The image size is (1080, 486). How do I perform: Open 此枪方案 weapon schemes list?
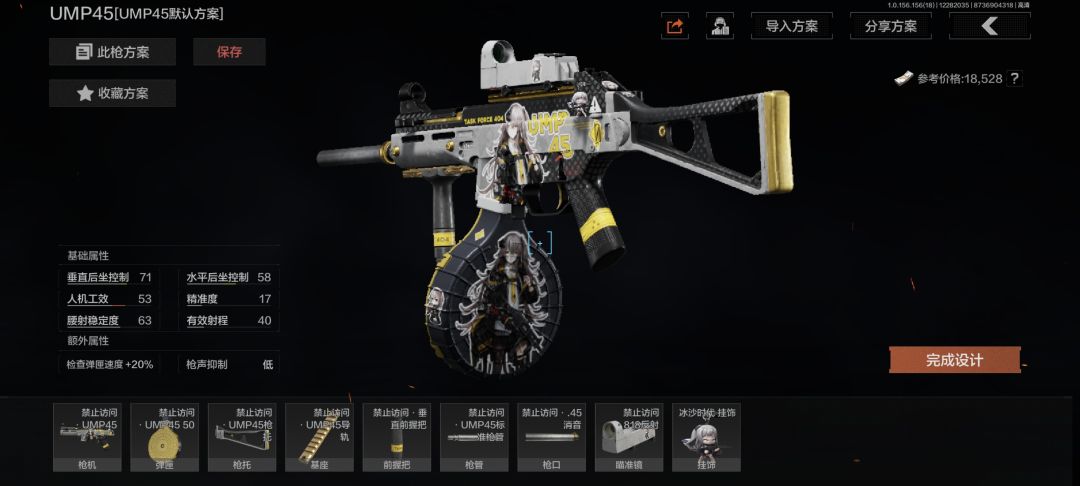tap(112, 52)
